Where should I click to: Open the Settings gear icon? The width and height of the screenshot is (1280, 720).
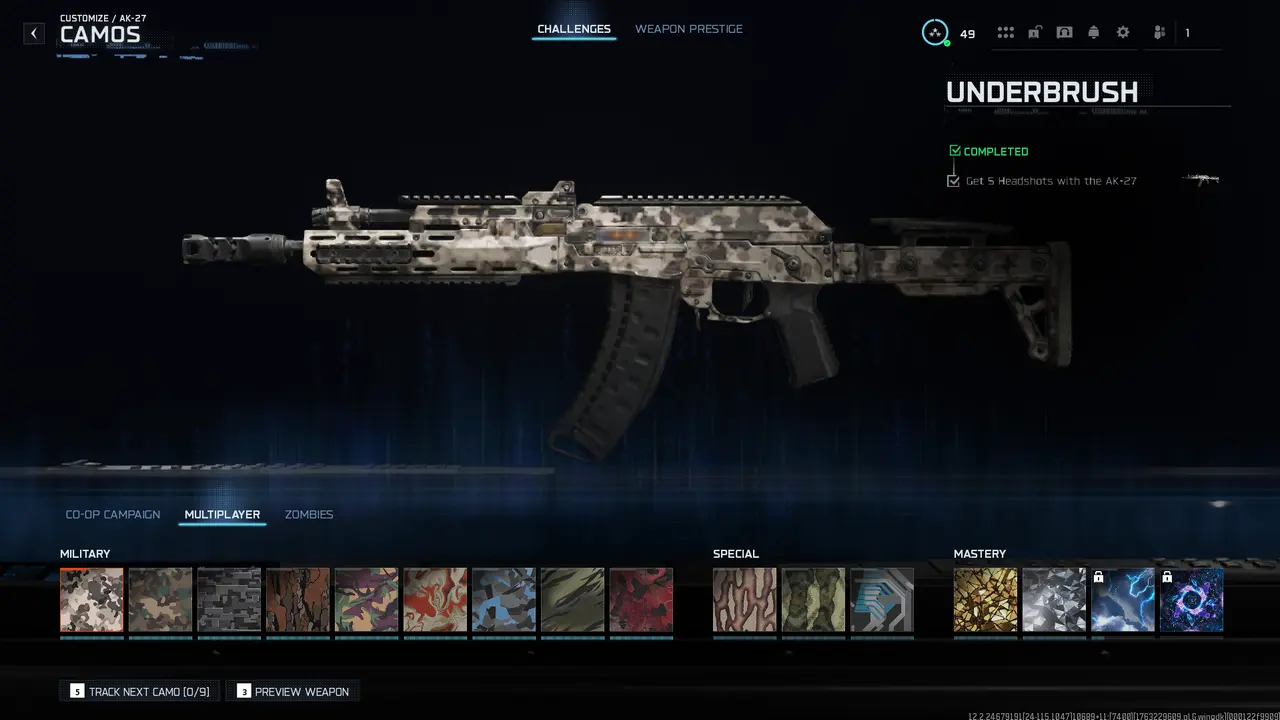pyautogui.click(x=1122, y=31)
